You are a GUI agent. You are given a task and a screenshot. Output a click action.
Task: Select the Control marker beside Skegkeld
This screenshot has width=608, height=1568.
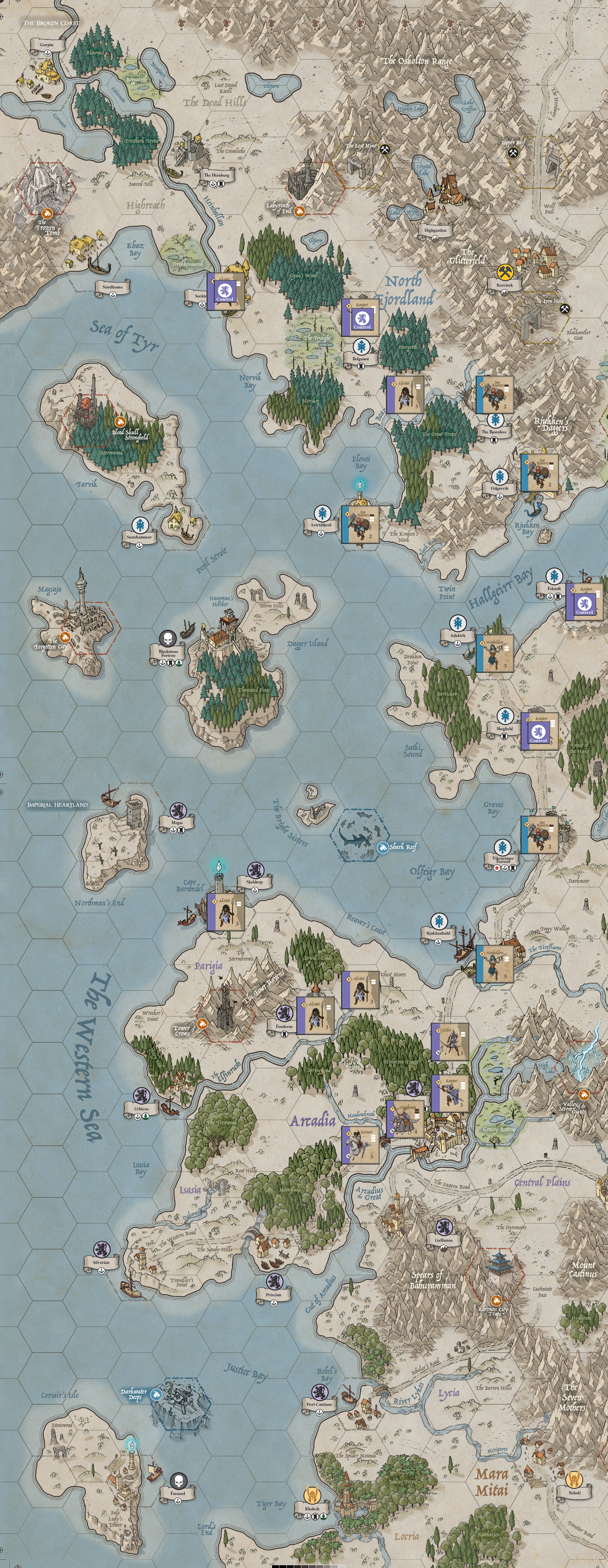540,731
